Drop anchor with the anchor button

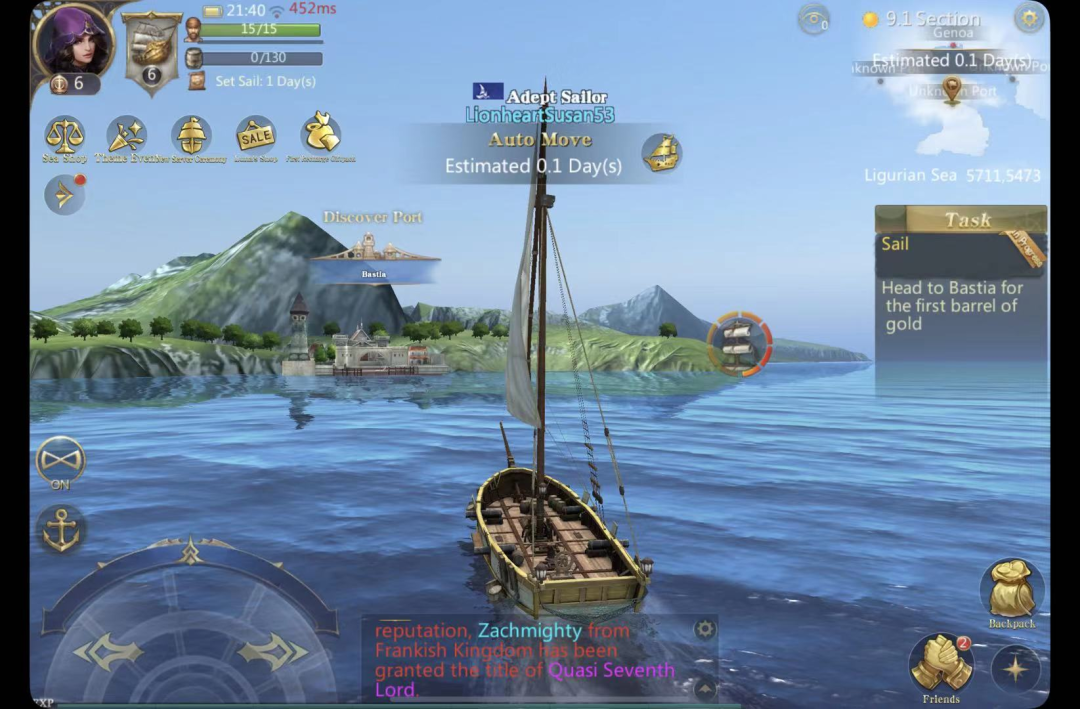pos(61,529)
